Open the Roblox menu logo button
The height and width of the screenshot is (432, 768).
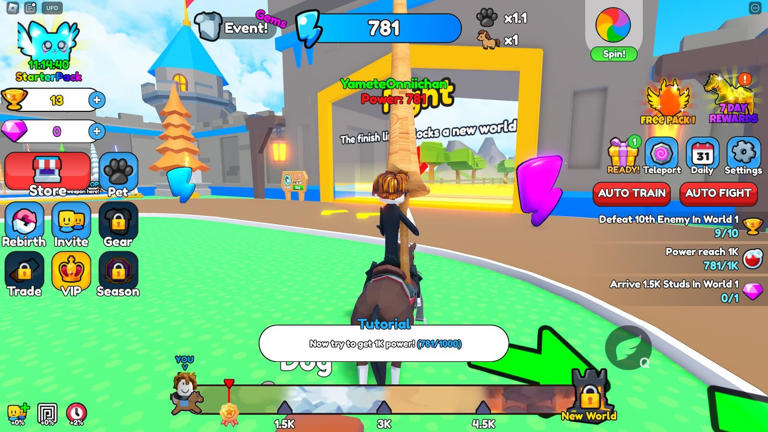12,8
